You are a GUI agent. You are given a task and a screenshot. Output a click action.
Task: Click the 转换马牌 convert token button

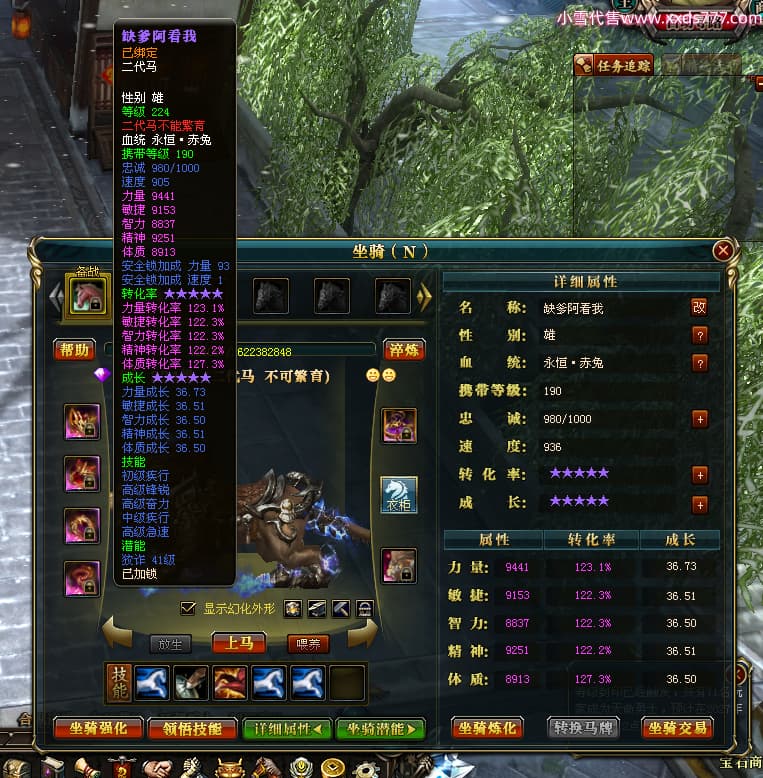tap(583, 727)
